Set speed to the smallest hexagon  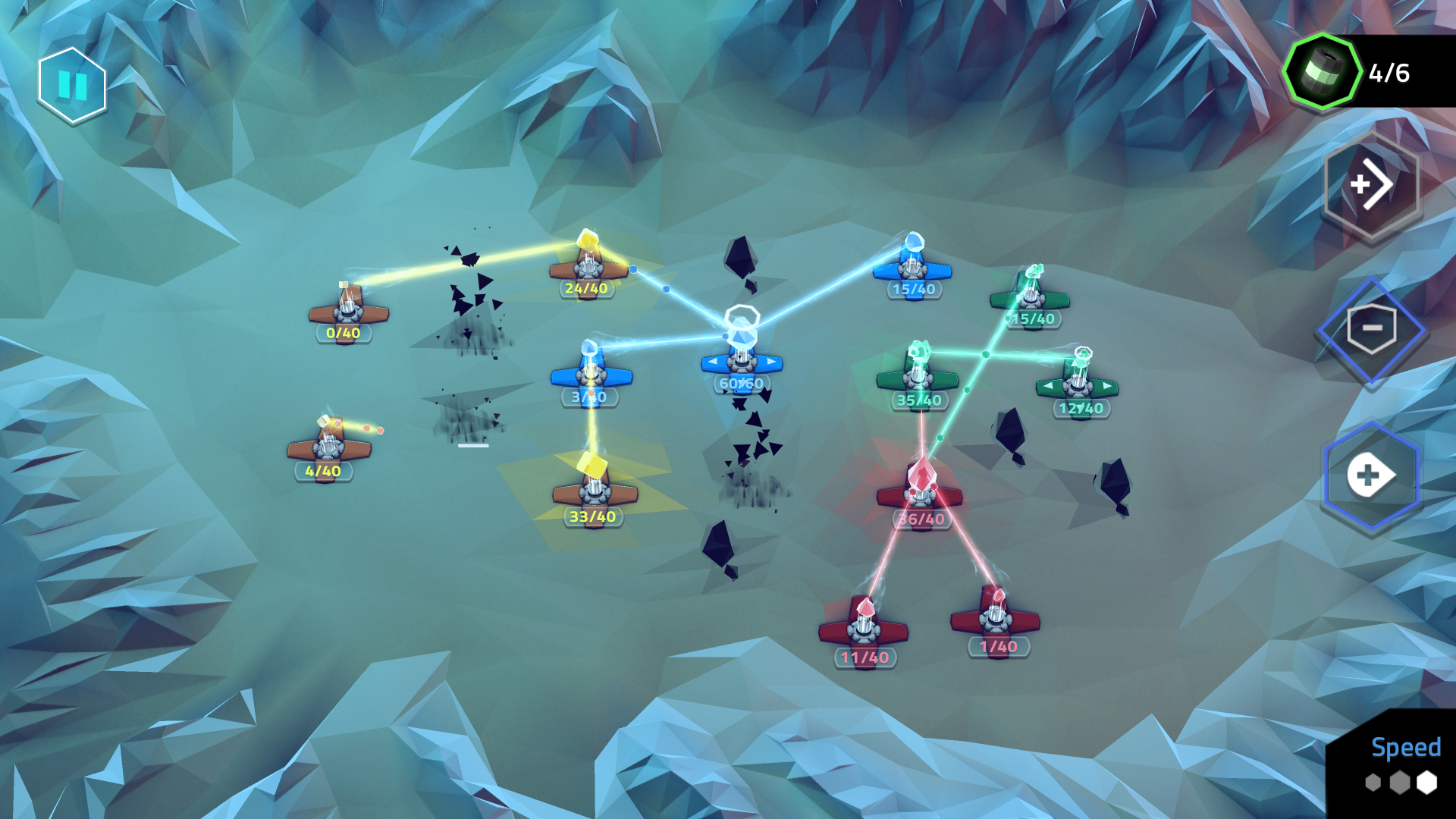coord(1373,782)
